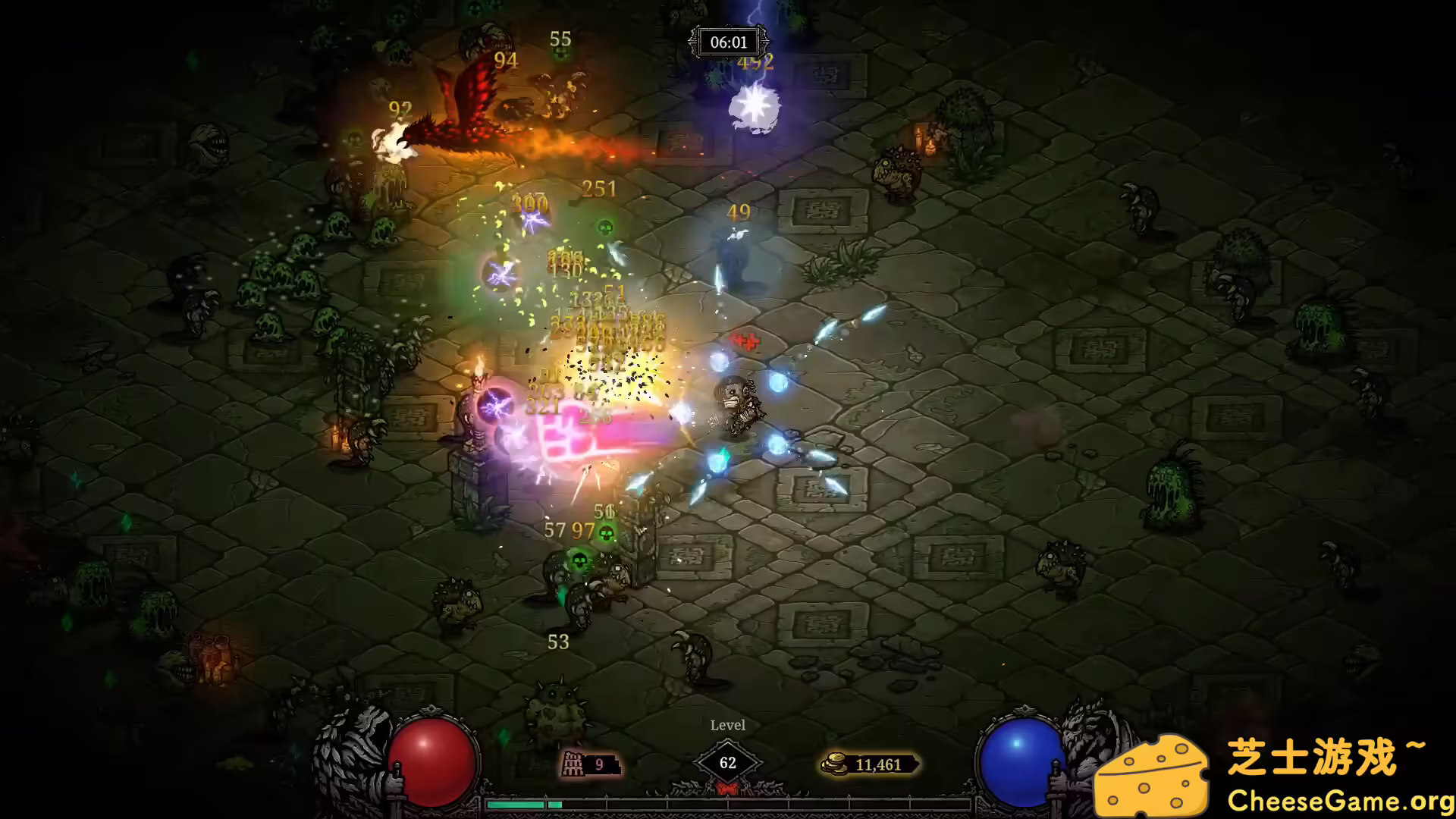Select the Level 62 diamond emblem
Viewport: 1456px width, 819px height.
728,763
